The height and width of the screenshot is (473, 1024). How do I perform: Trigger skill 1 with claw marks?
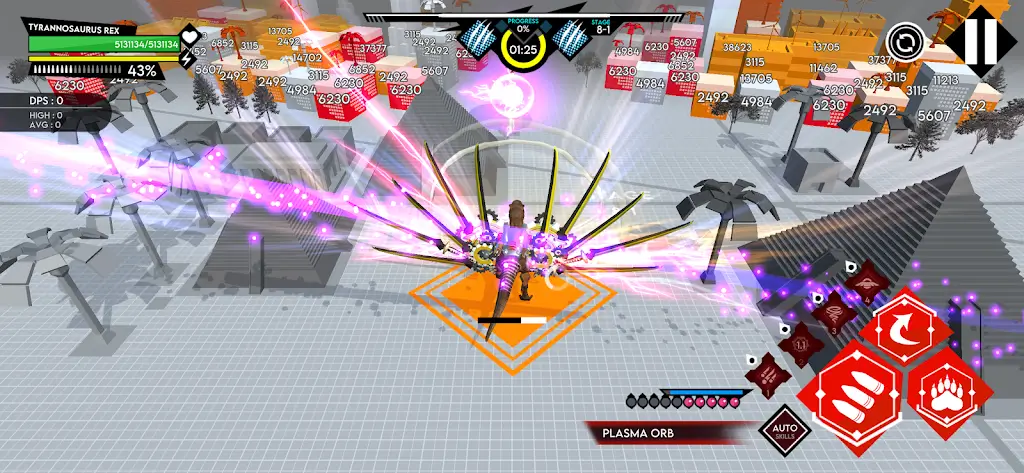tap(767, 376)
